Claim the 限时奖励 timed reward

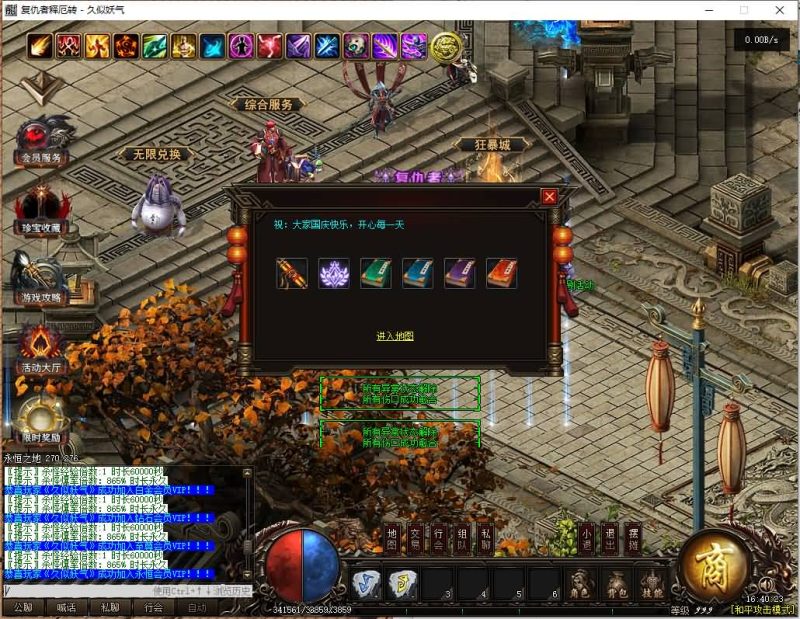tap(41, 421)
